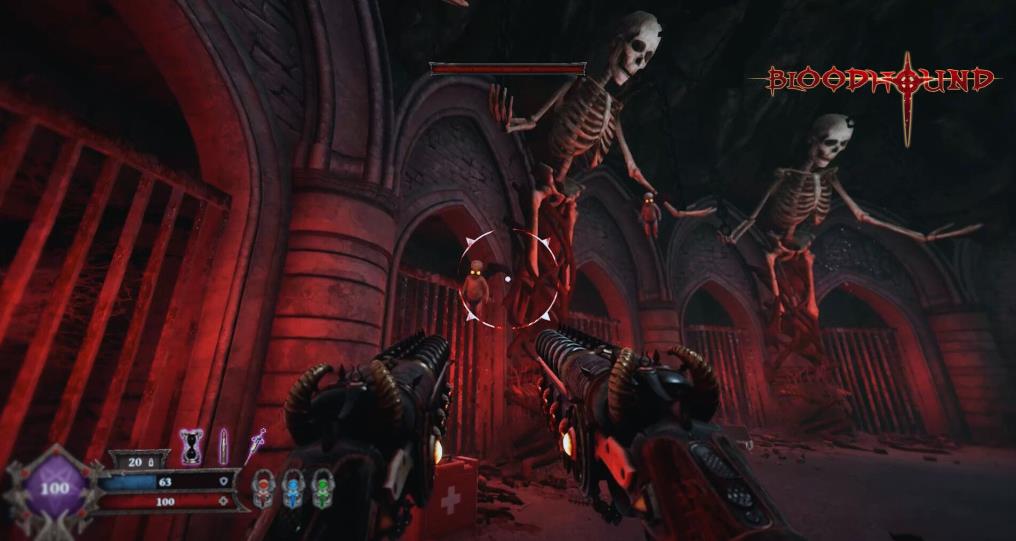Activate the hourglass ability icon
Image resolution: width=1016 pixels, height=541 pixels.
click(x=191, y=445)
